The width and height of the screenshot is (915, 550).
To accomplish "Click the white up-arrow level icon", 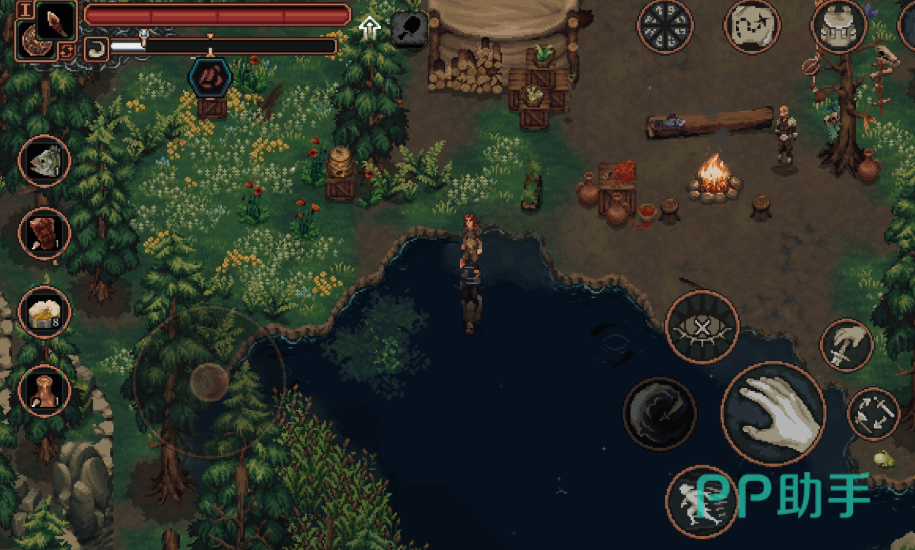I will pos(370,27).
